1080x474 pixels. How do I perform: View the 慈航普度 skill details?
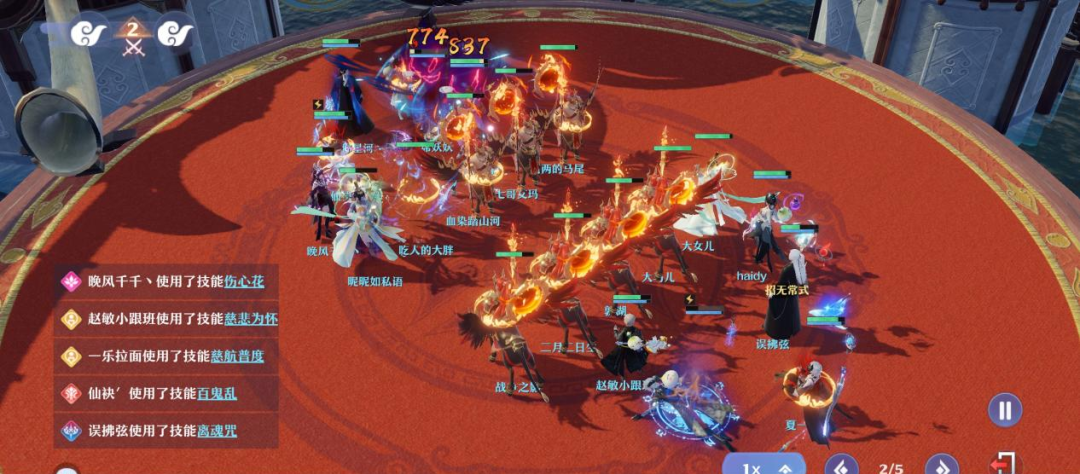(237, 356)
